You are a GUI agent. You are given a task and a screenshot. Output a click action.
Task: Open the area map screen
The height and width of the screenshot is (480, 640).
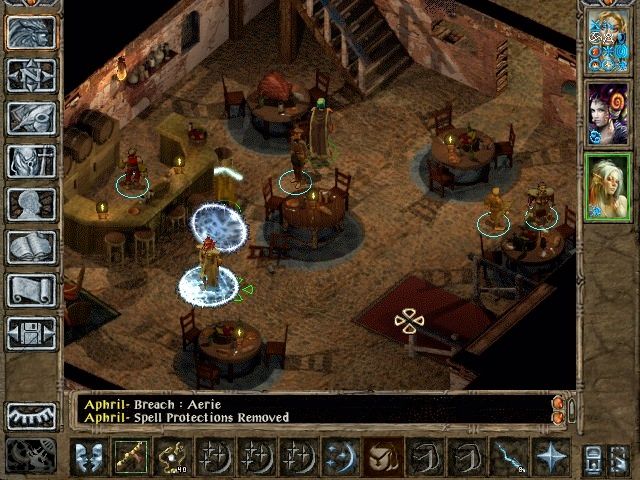31,75
